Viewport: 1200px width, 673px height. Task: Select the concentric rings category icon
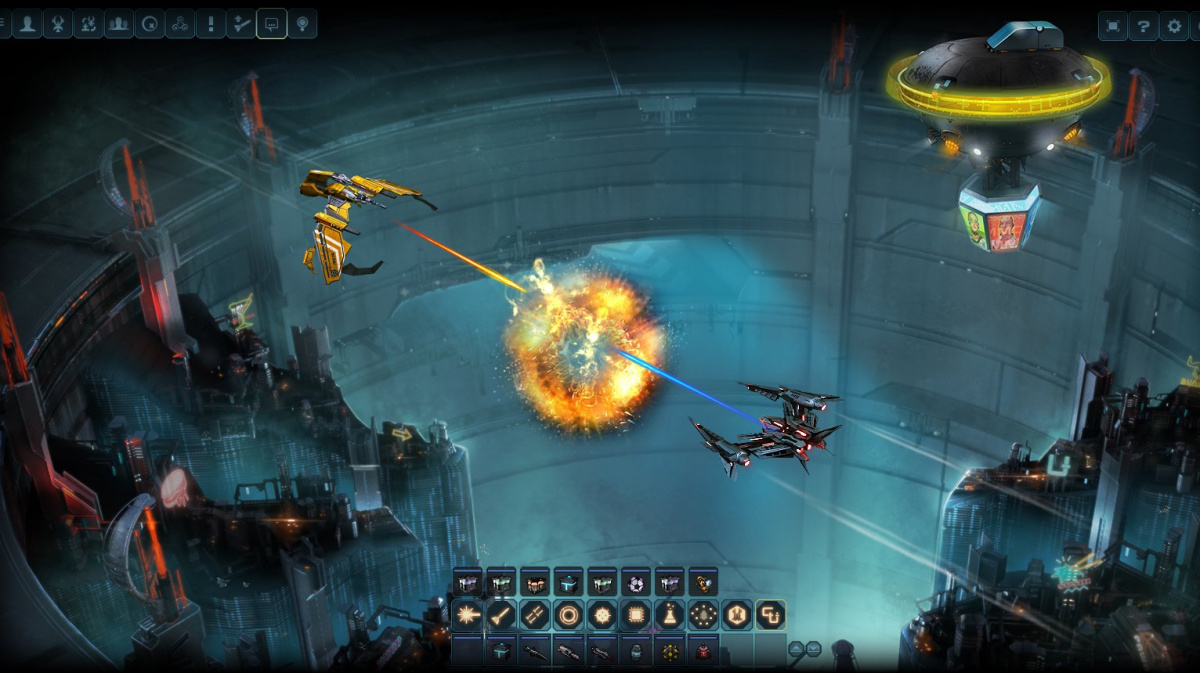[x=569, y=615]
